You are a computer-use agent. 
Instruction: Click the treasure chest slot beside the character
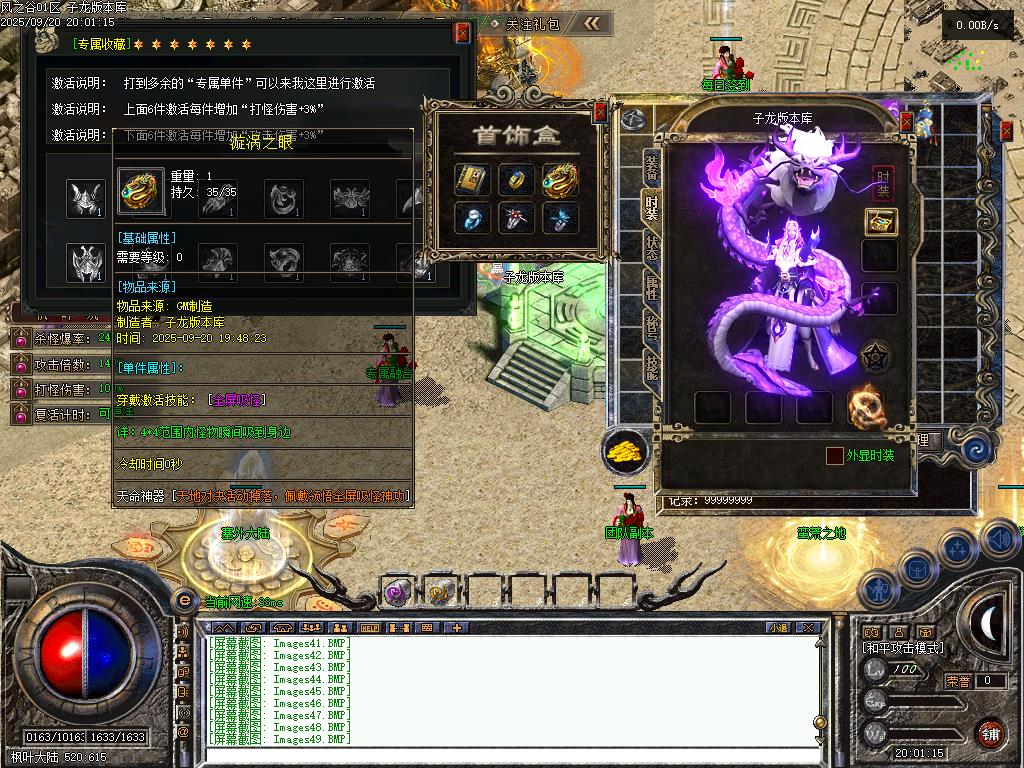tap(880, 222)
